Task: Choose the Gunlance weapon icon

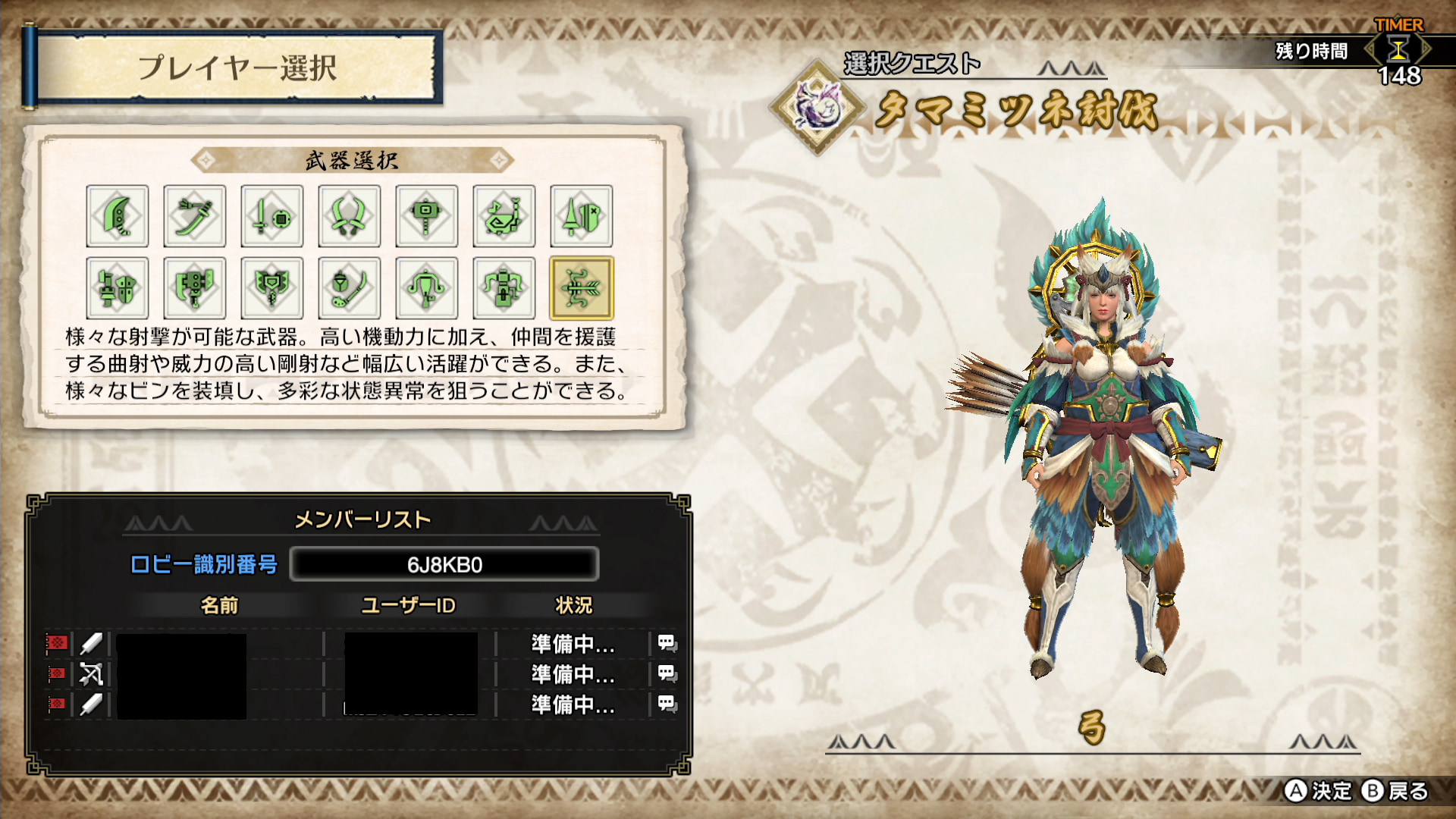Action: [118, 288]
